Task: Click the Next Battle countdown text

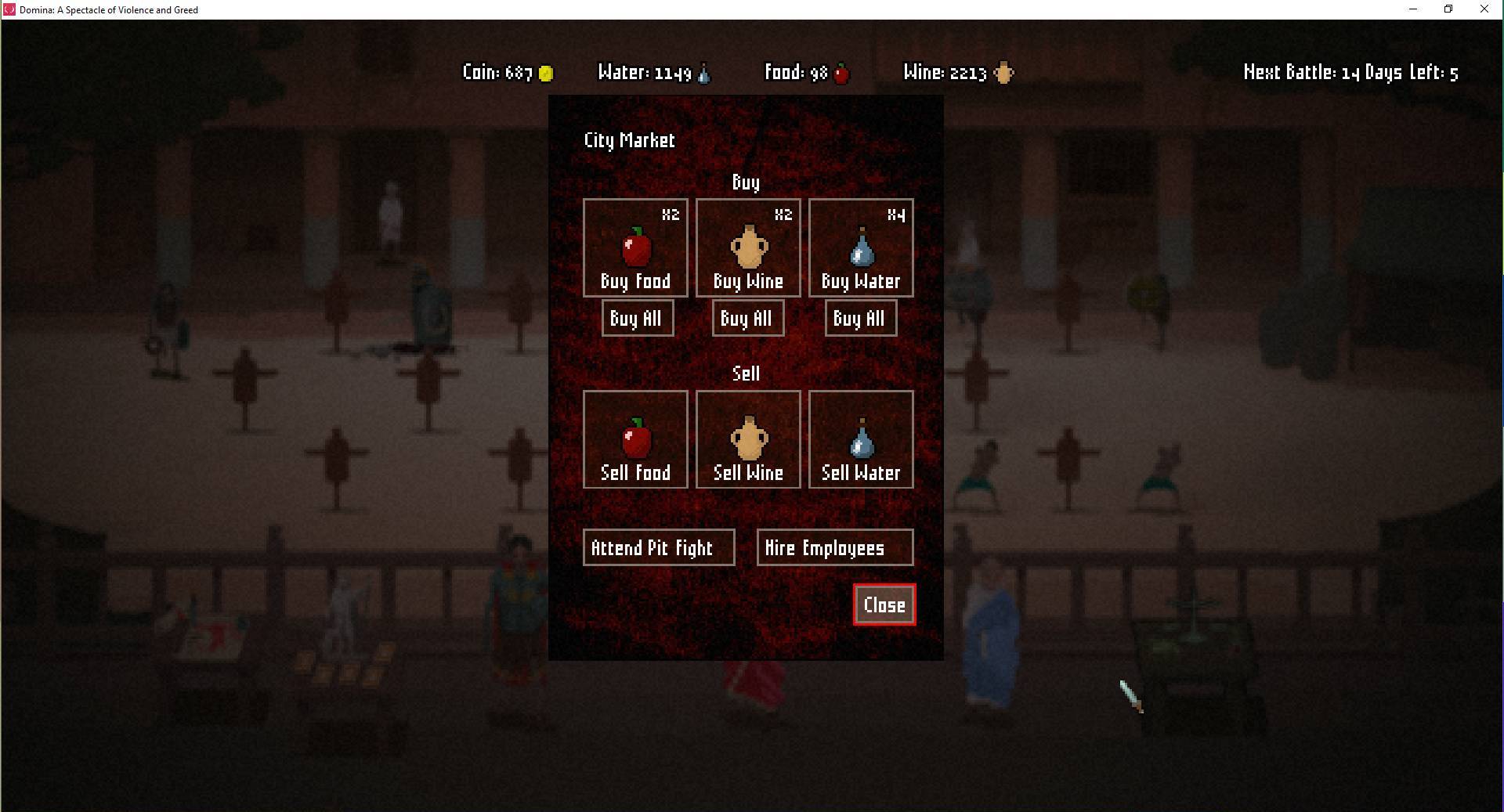Action: coord(1350,73)
